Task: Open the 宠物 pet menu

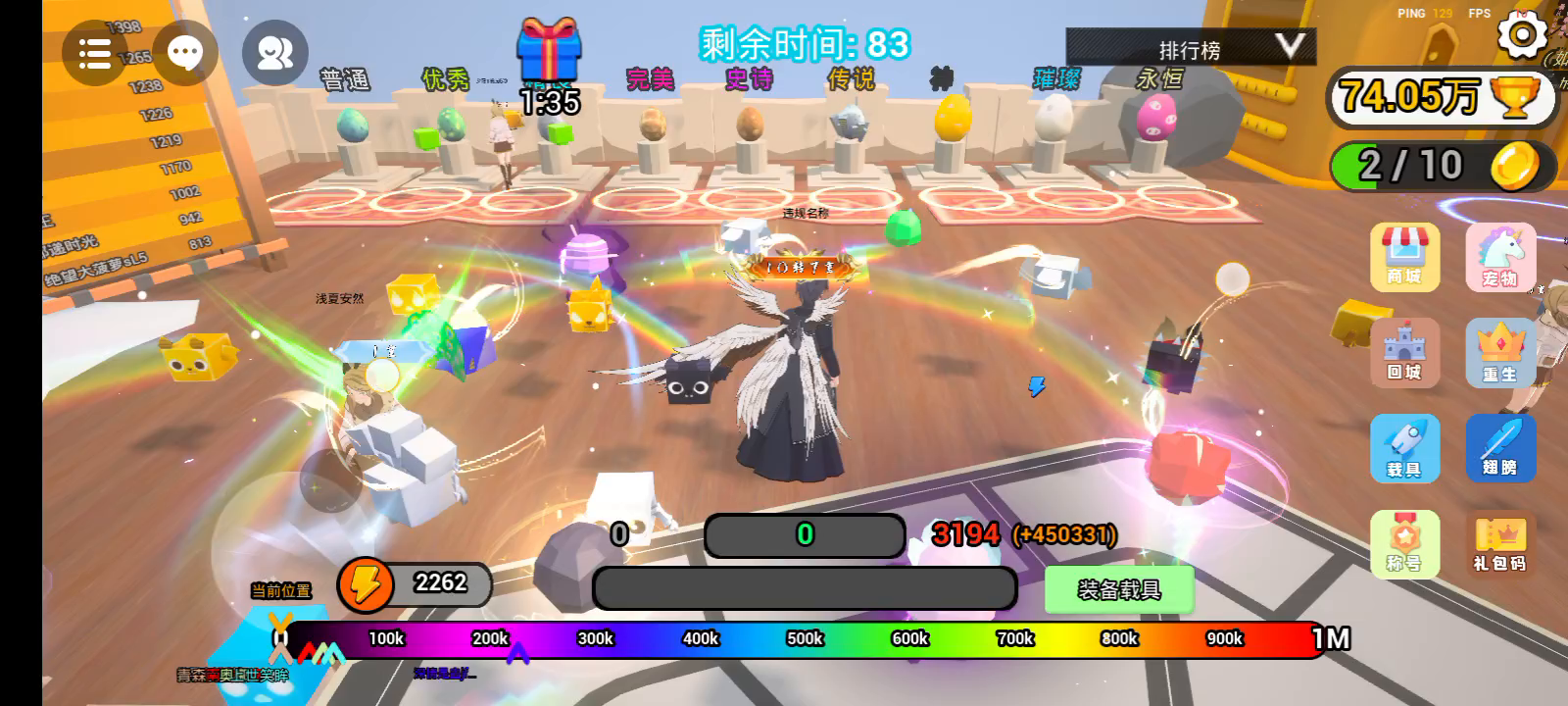Action: click(1499, 257)
